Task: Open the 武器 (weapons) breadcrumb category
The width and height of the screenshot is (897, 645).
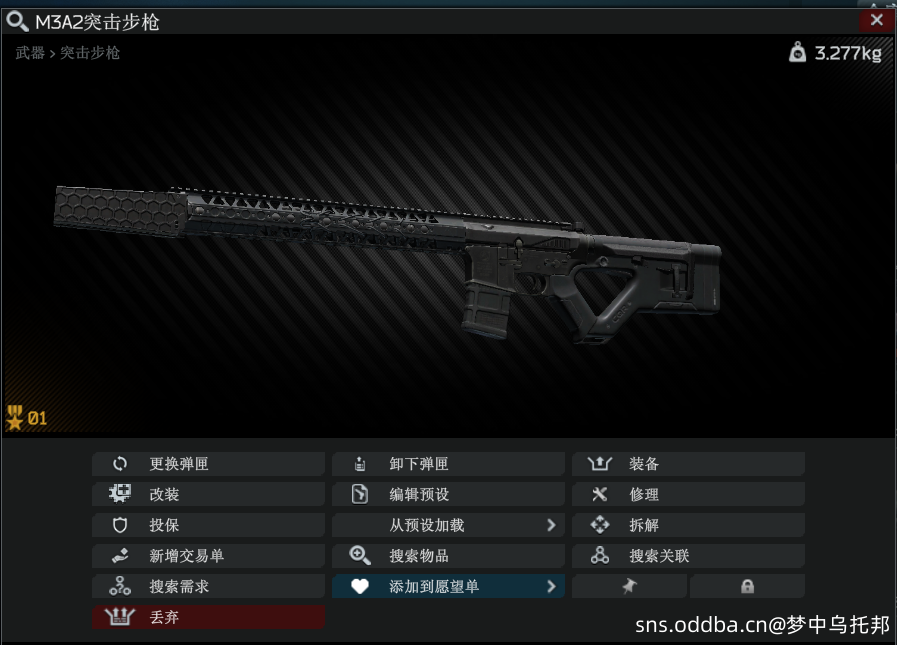Action: 30,53
